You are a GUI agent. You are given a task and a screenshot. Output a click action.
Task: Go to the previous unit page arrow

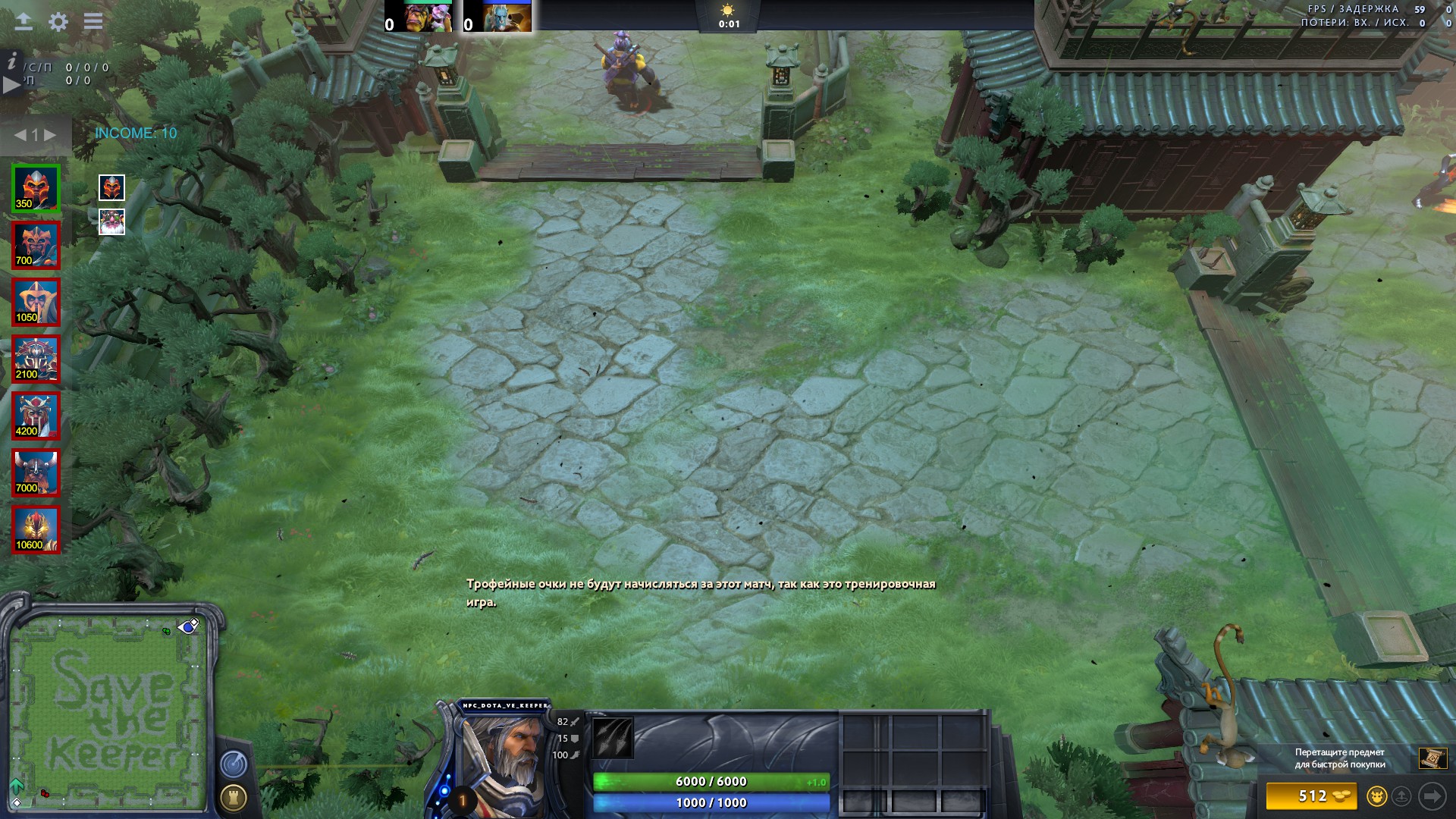20,135
